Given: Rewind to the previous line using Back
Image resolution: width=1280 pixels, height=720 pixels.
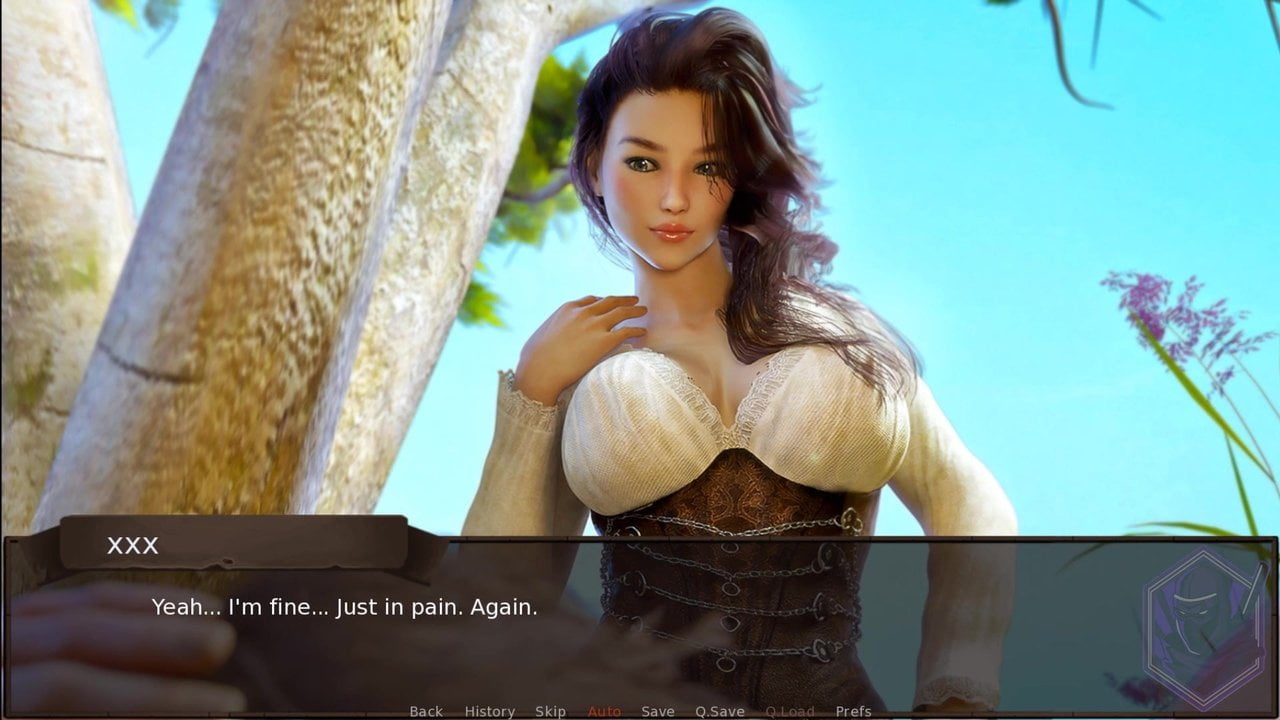Looking at the screenshot, I should coord(426,711).
